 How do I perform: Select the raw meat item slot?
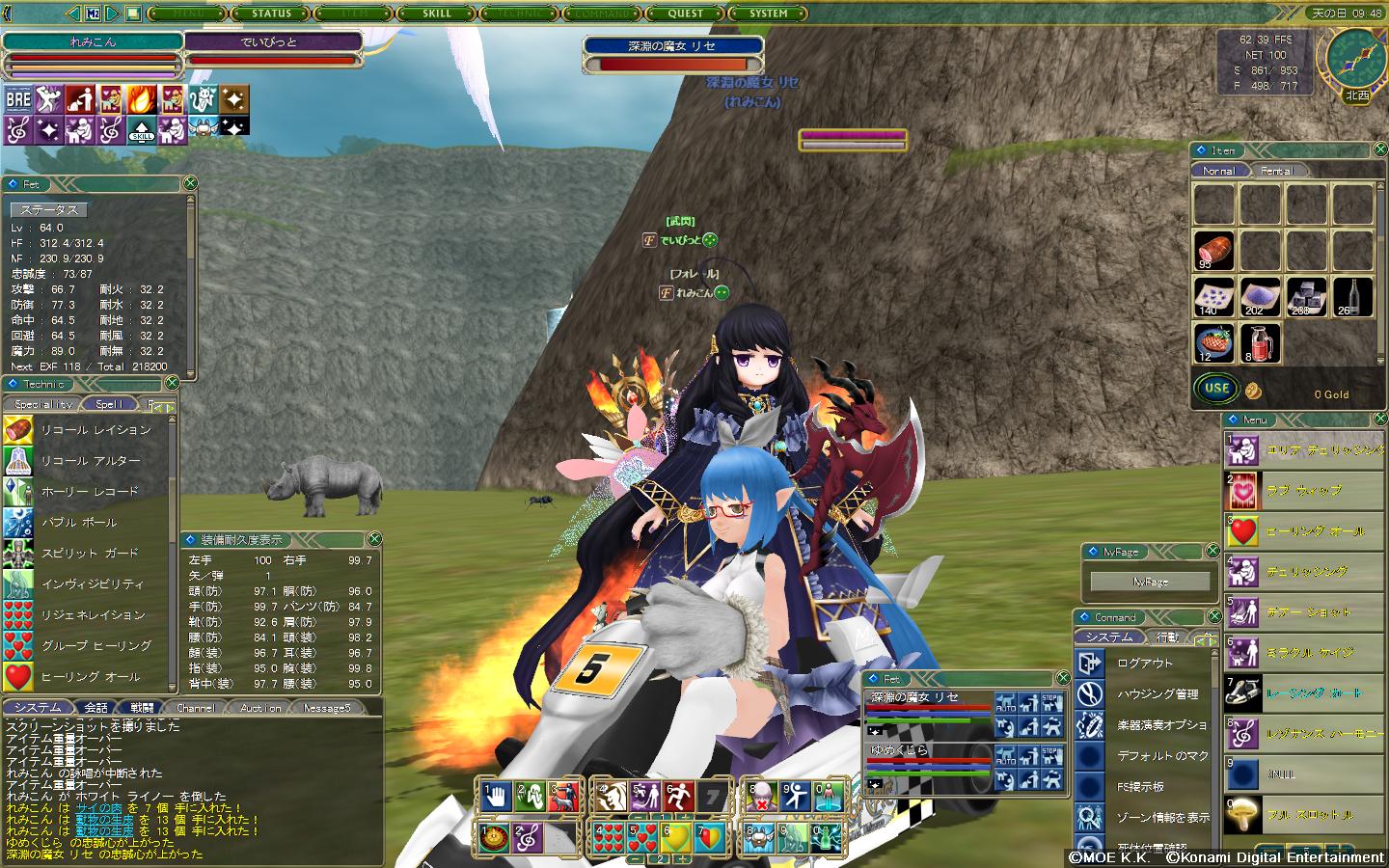[1213, 250]
